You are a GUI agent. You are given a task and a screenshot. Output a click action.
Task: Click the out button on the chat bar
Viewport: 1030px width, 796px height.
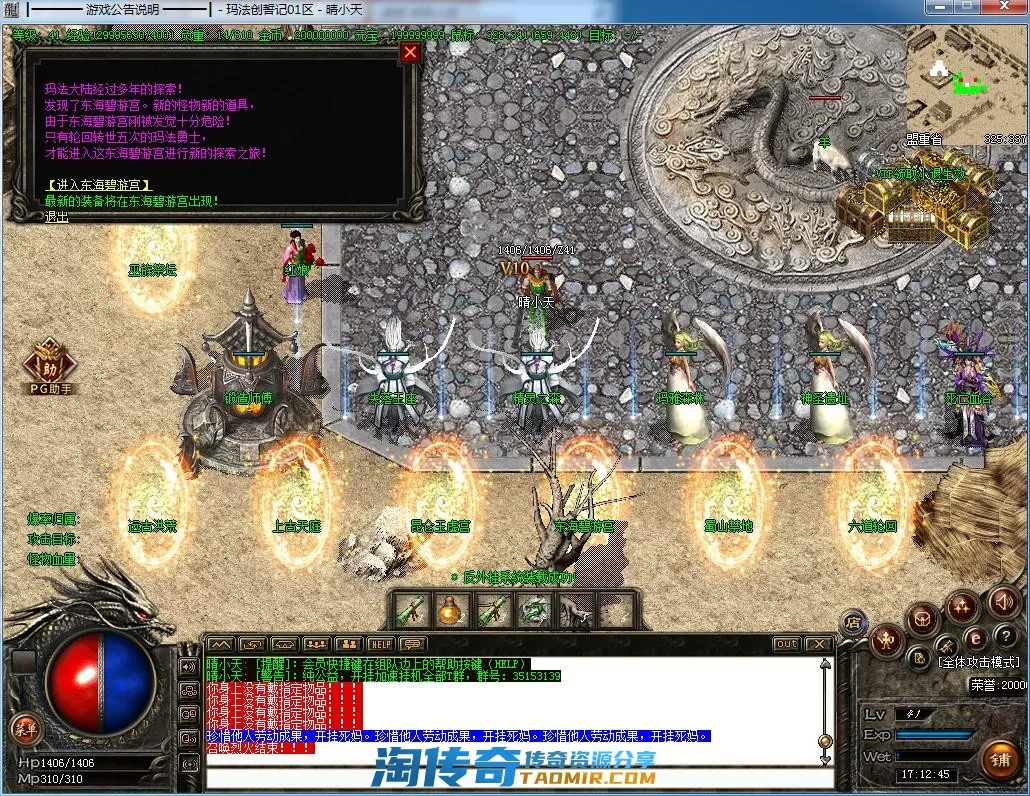point(787,644)
